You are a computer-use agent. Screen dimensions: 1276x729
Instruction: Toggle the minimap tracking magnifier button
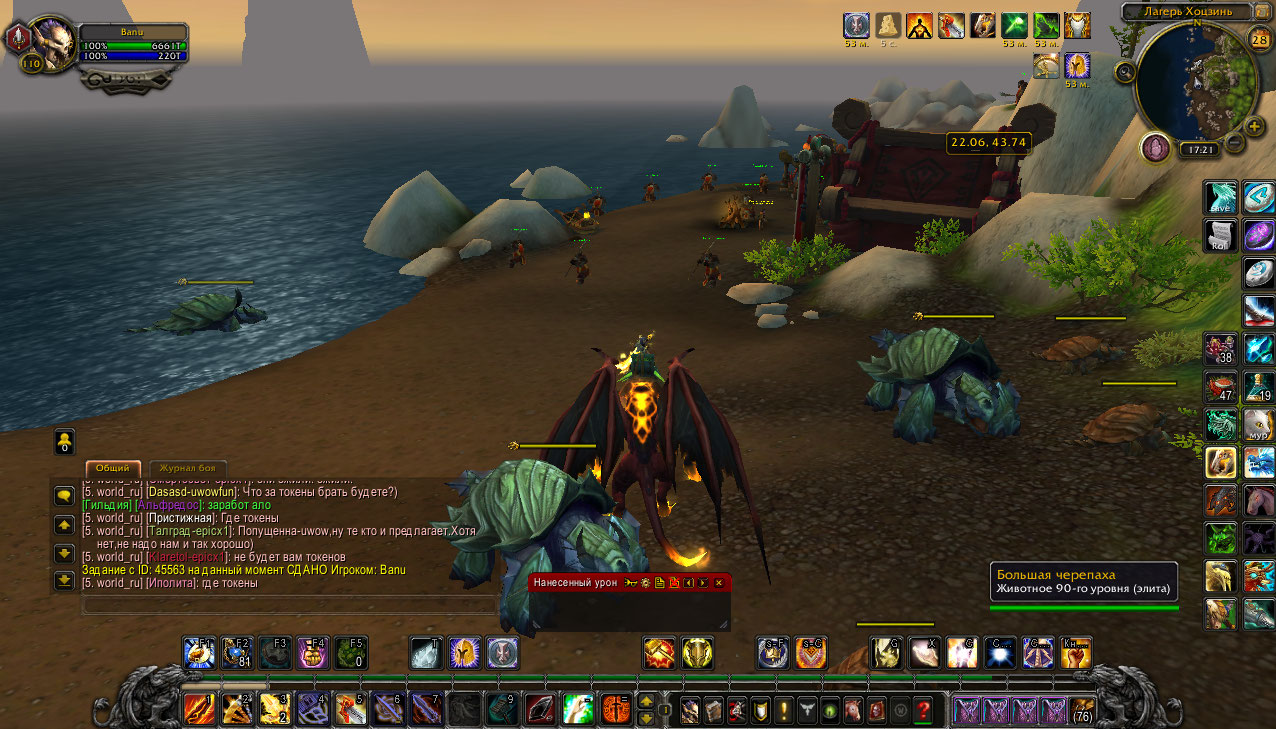(x=1126, y=71)
